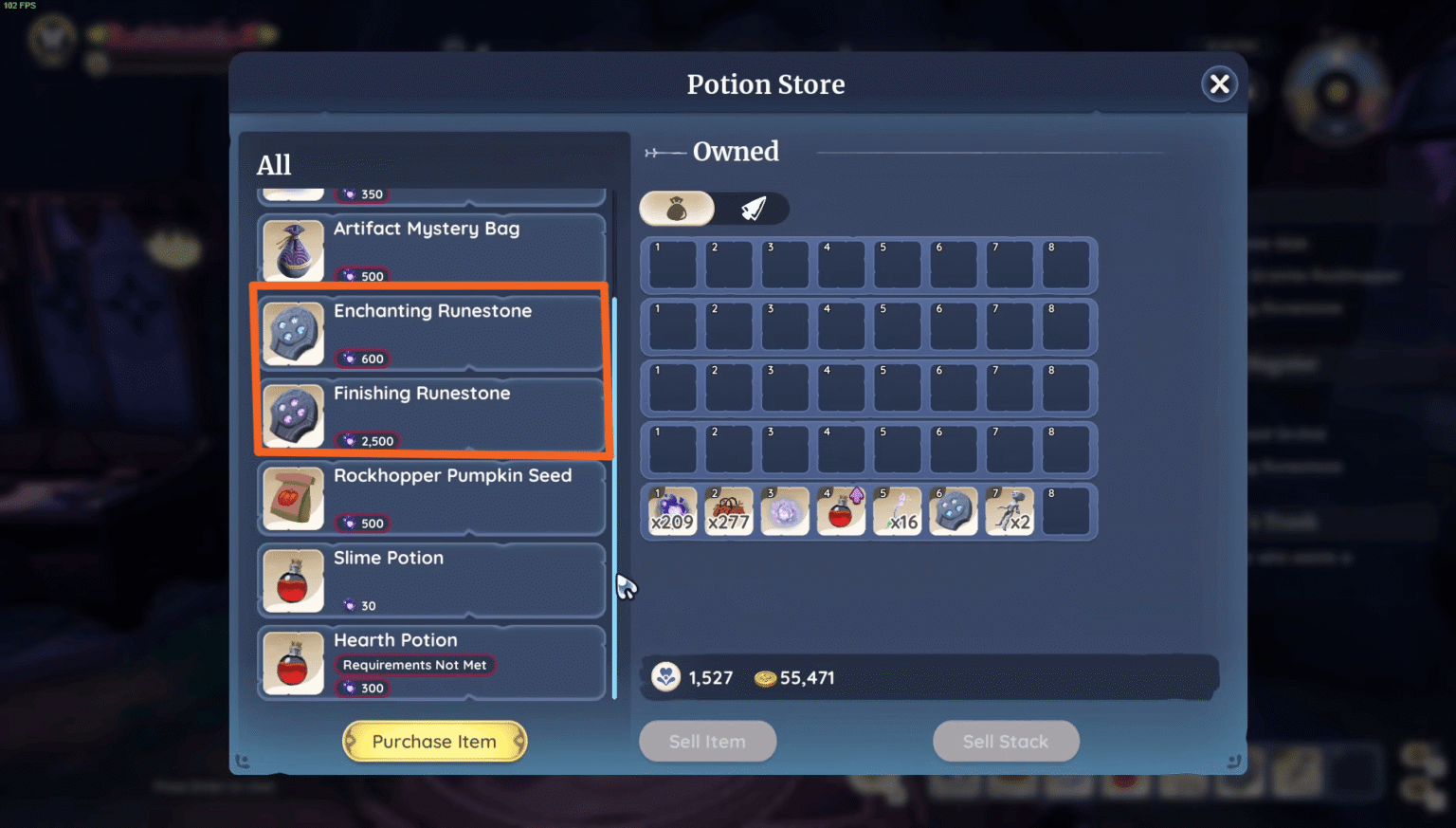
Task: Select the wand stack of 16 in inventory
Action: point(897,510)
